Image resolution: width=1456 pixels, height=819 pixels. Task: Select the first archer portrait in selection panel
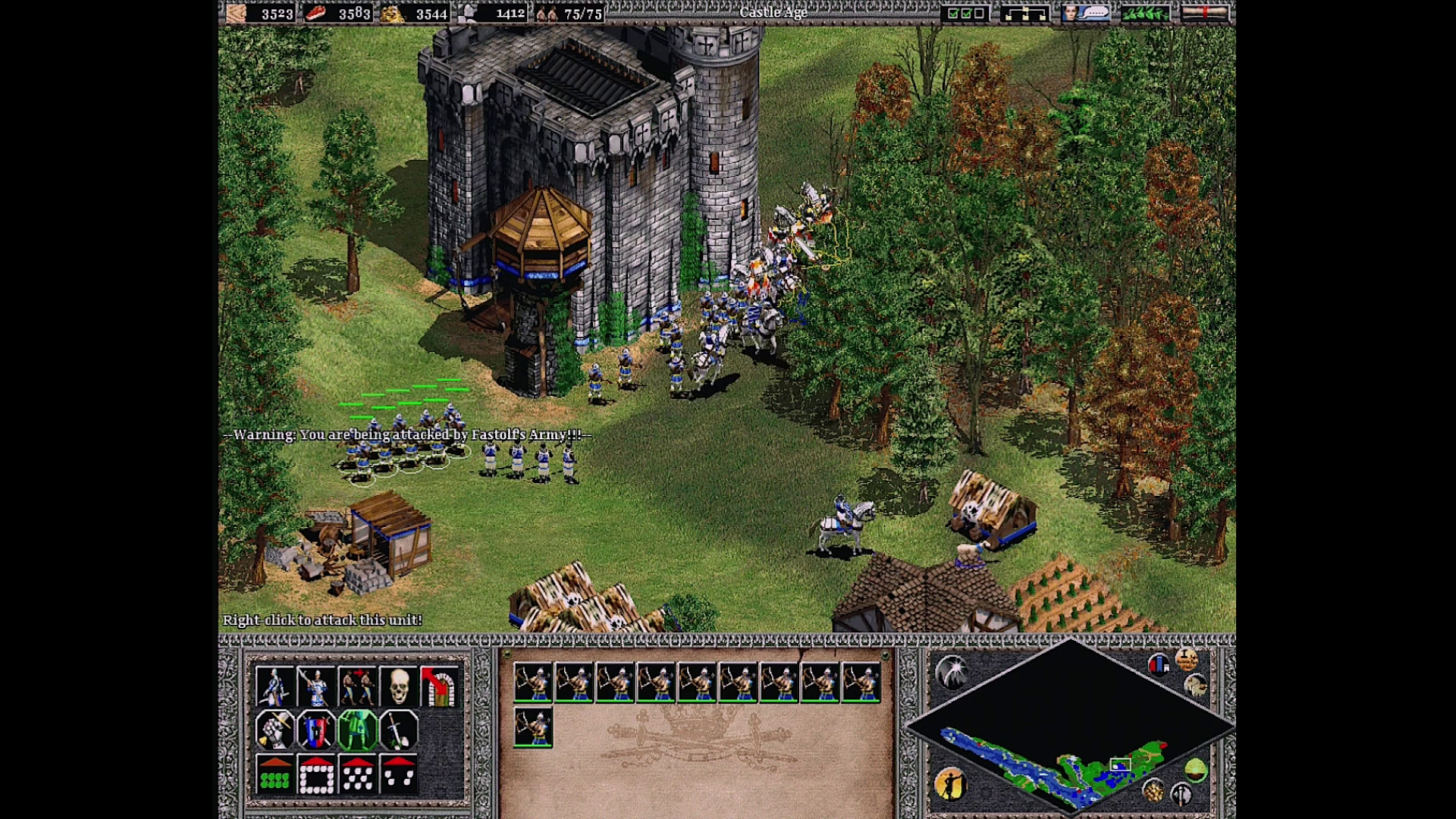[x=533, y=682]
